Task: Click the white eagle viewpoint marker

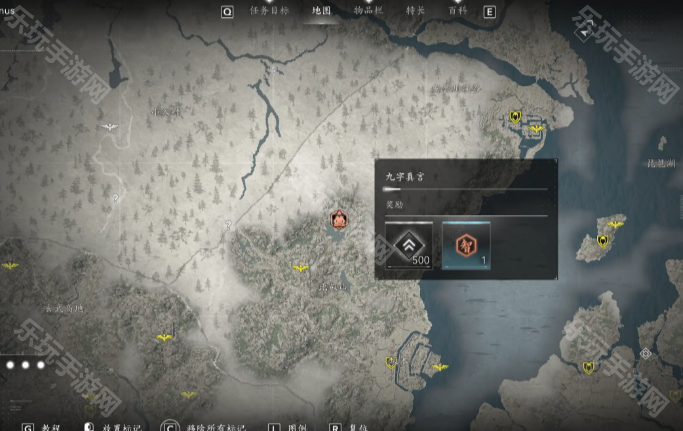Action: [x=110, y=127]
